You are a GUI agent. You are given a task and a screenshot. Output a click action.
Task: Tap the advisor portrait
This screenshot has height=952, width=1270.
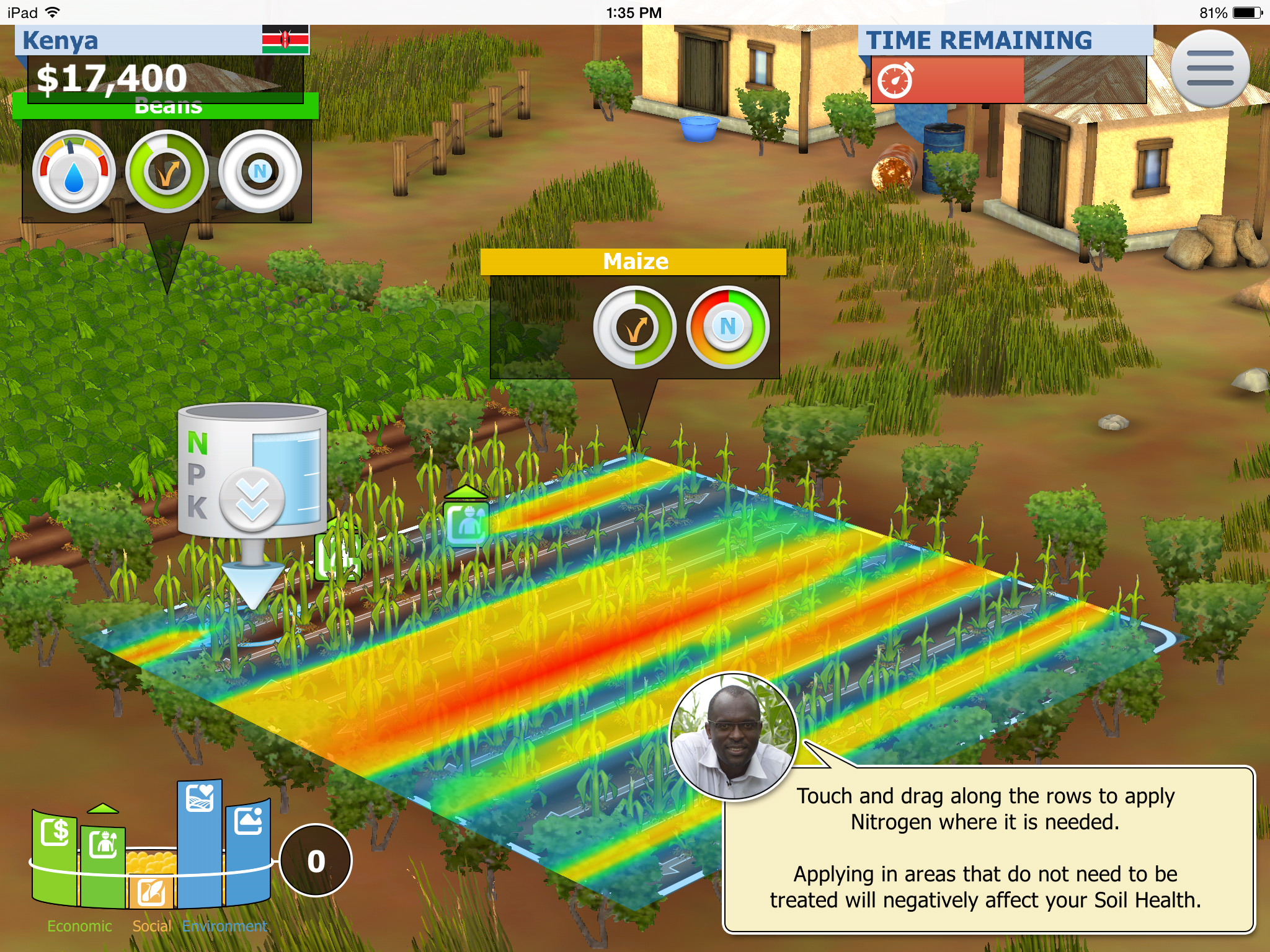point(734,736)
